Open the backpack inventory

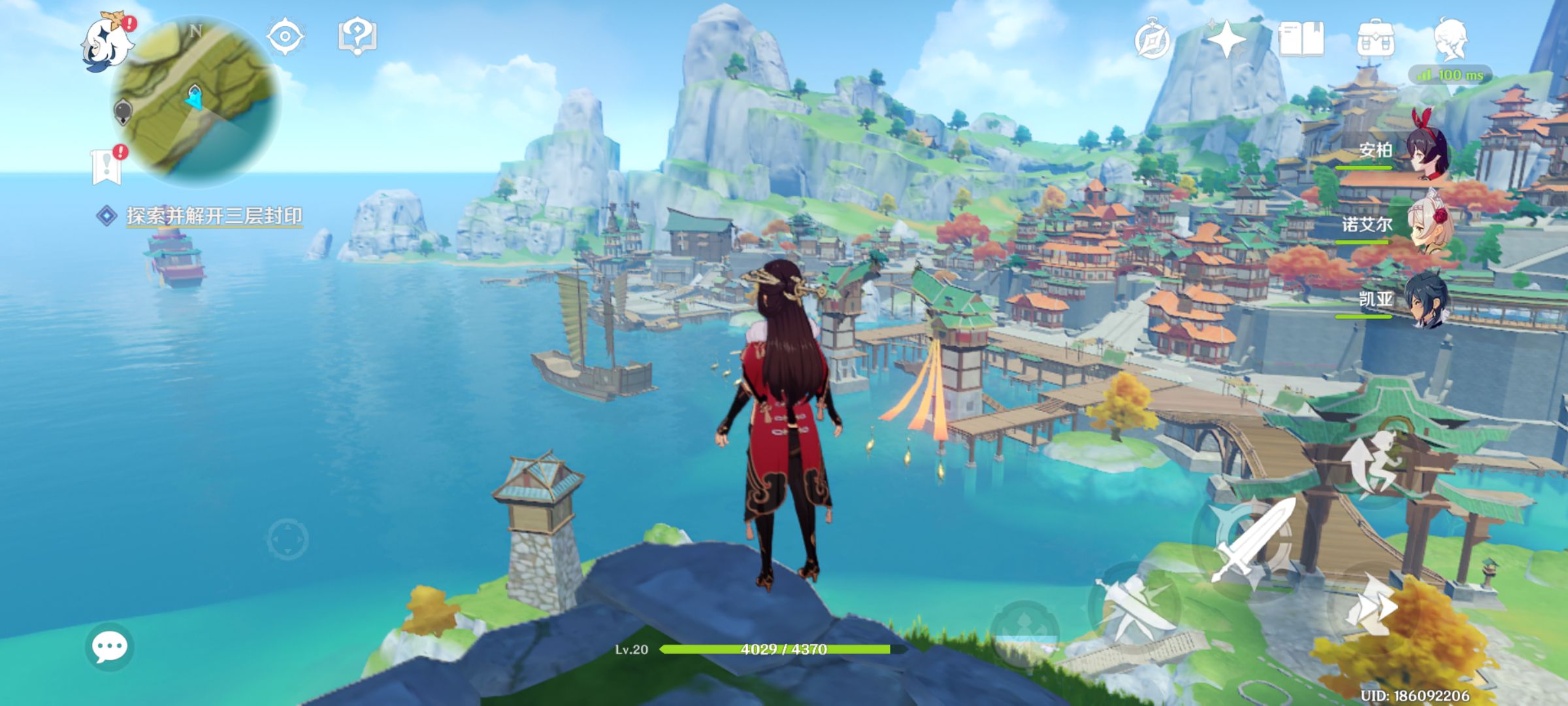1375,39
